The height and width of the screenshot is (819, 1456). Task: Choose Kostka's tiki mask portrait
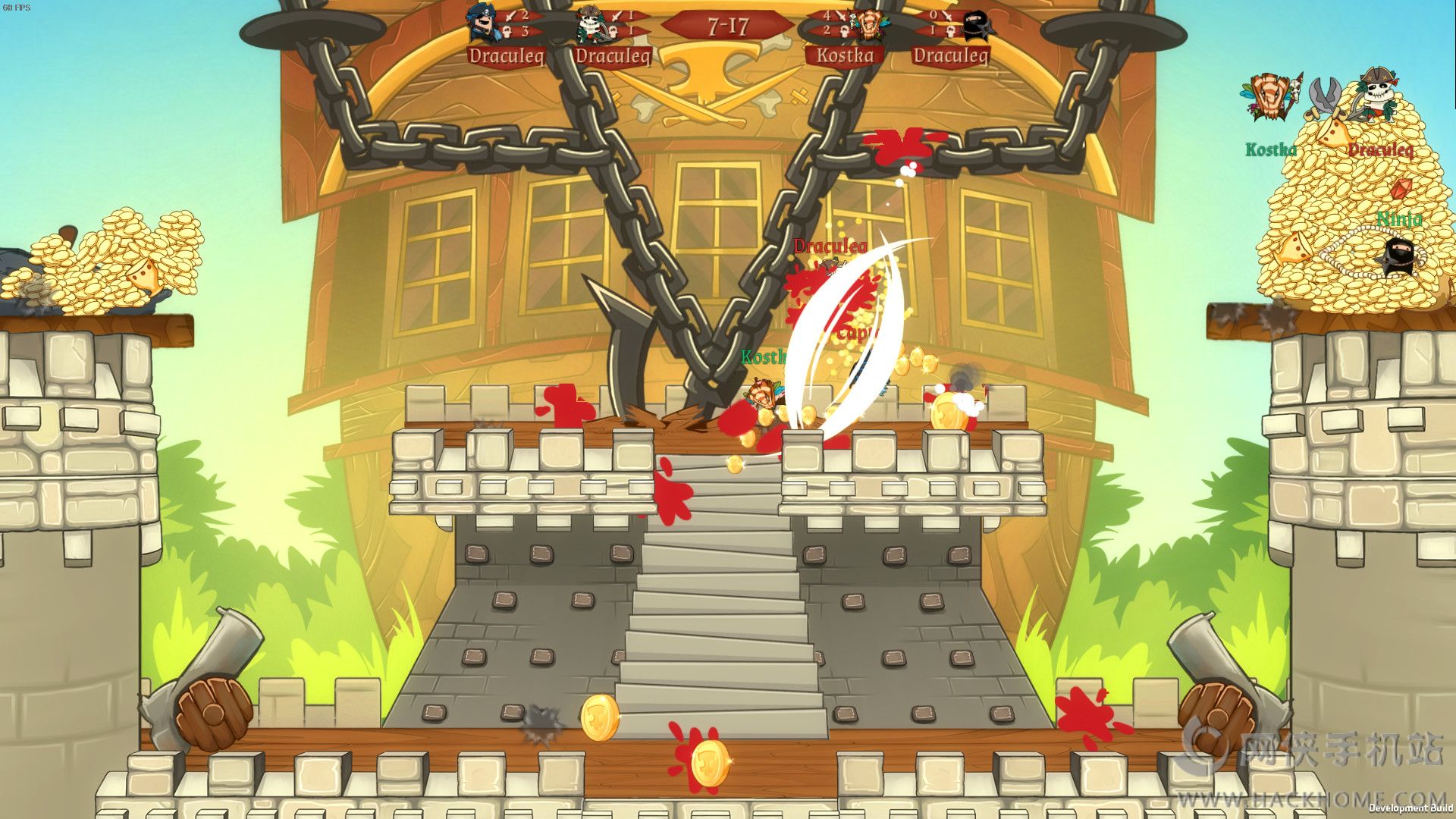[x=864, y=26]
